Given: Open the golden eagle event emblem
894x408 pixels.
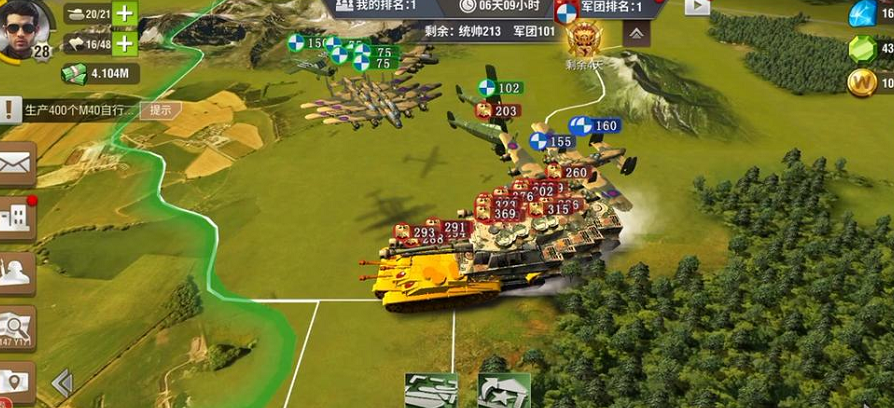Looking at the screenshot, I should pos(581,41).
